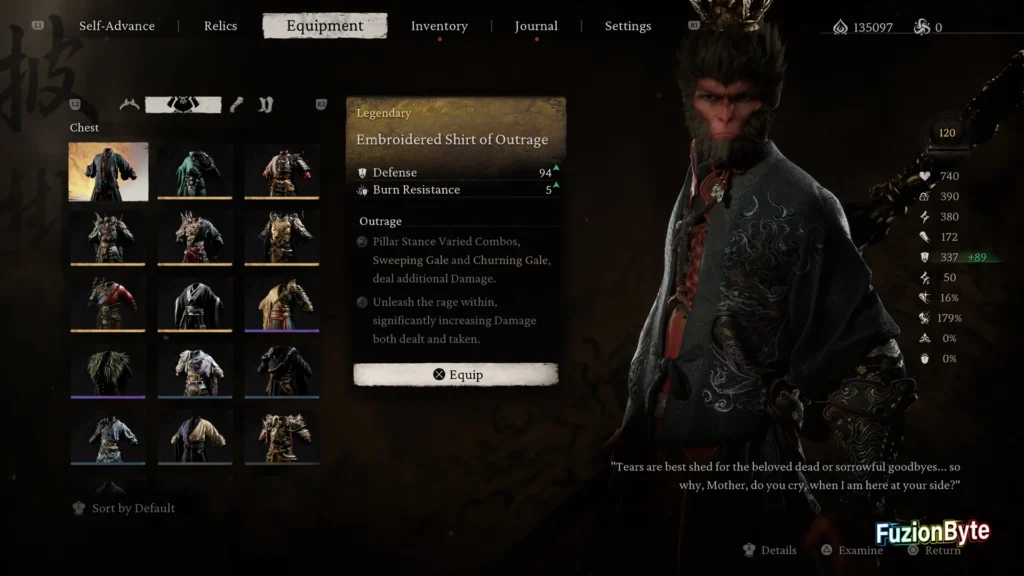Show the leg armor category
This screenshot has width=1024, height=576.
point(265,104)
